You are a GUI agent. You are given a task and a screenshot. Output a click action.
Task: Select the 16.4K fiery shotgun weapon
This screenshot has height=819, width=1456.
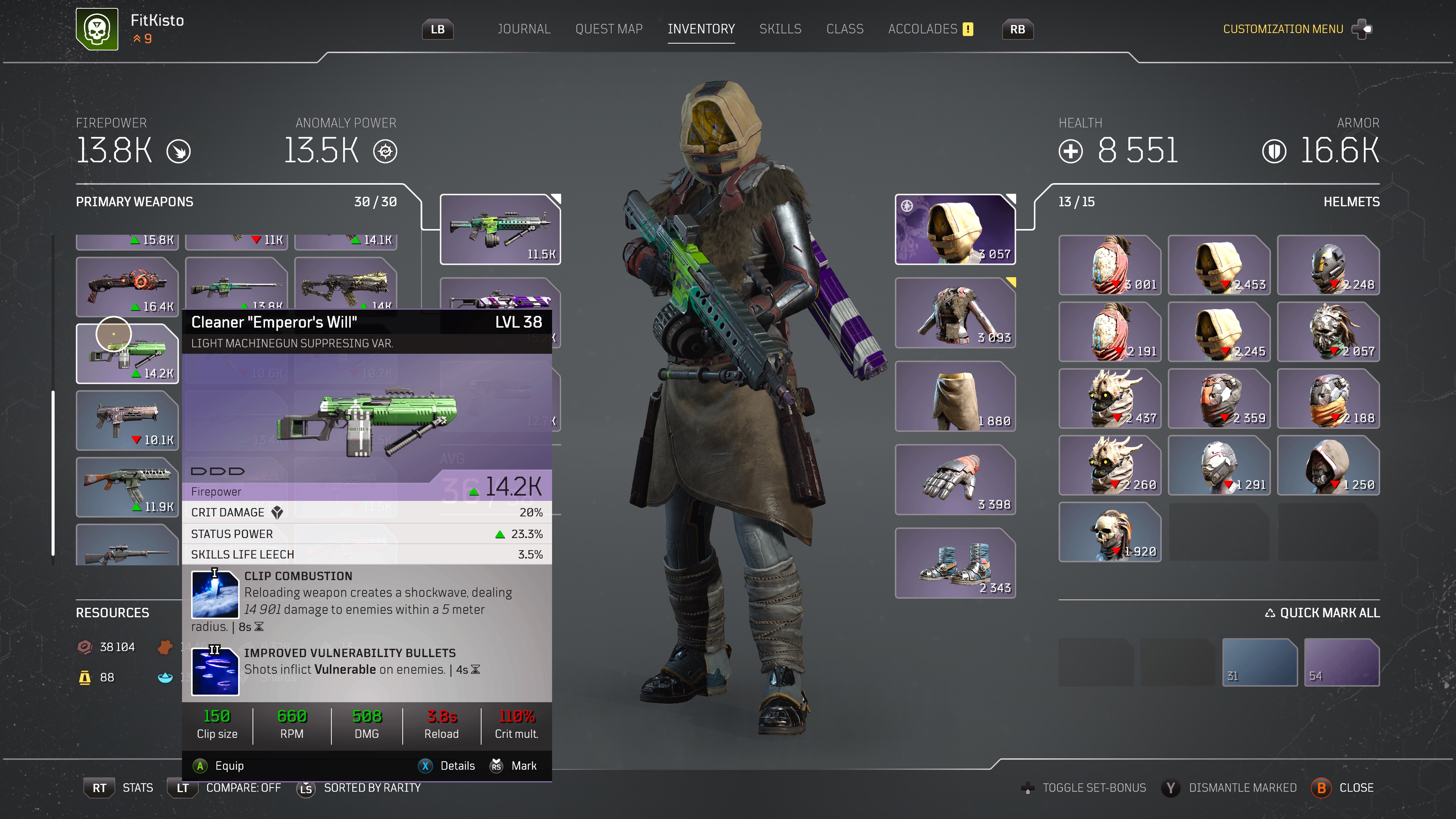pos(127,287)
